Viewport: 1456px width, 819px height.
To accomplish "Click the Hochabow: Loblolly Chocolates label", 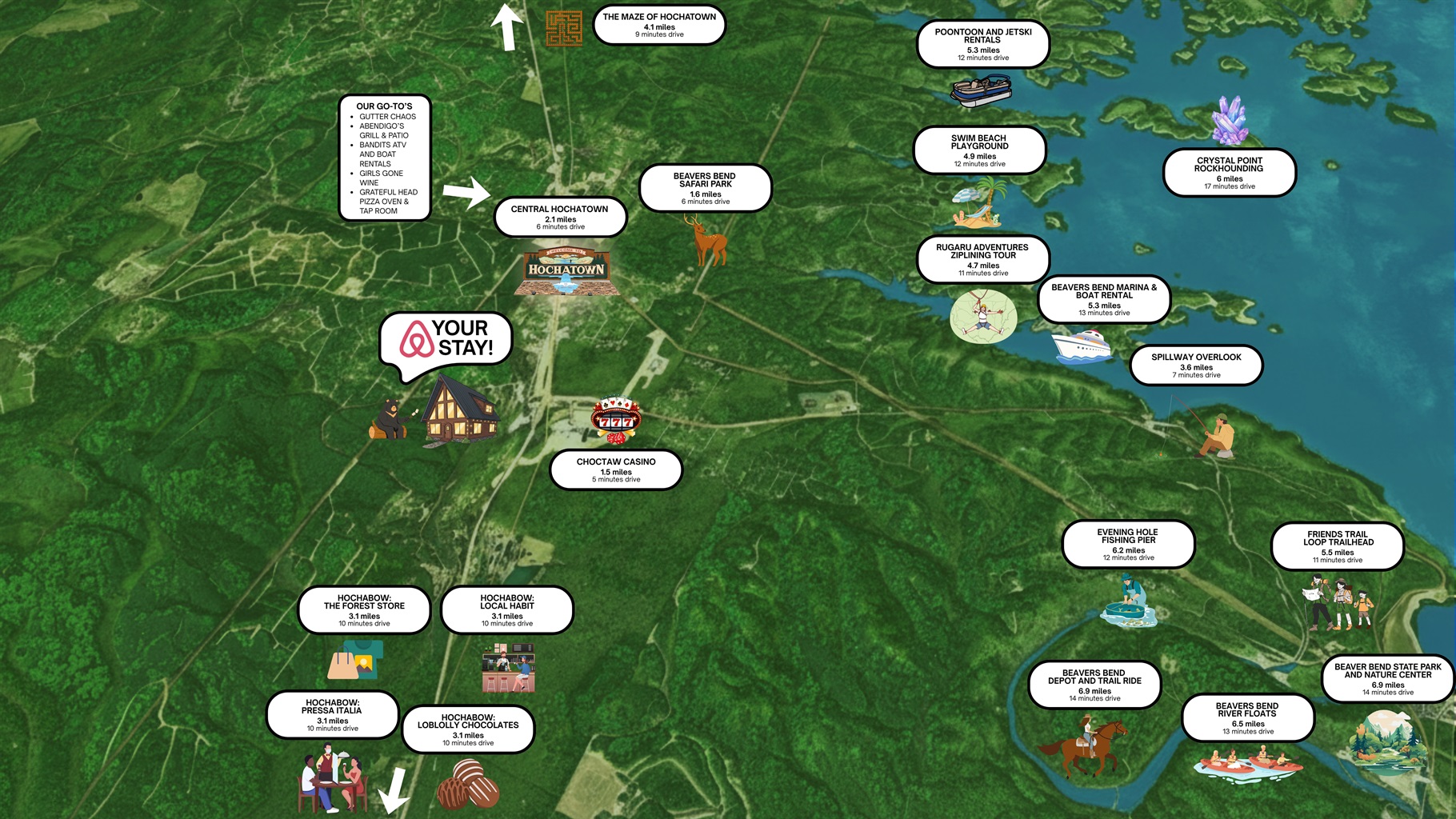I will 468,729.
